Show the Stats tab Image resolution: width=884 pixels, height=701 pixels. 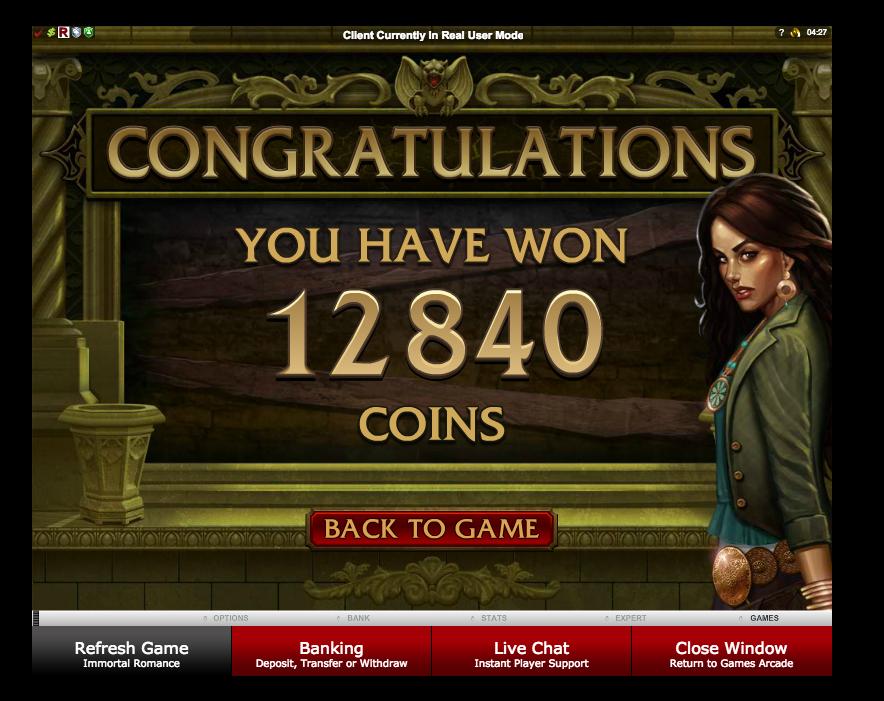(x=493, y=618)
